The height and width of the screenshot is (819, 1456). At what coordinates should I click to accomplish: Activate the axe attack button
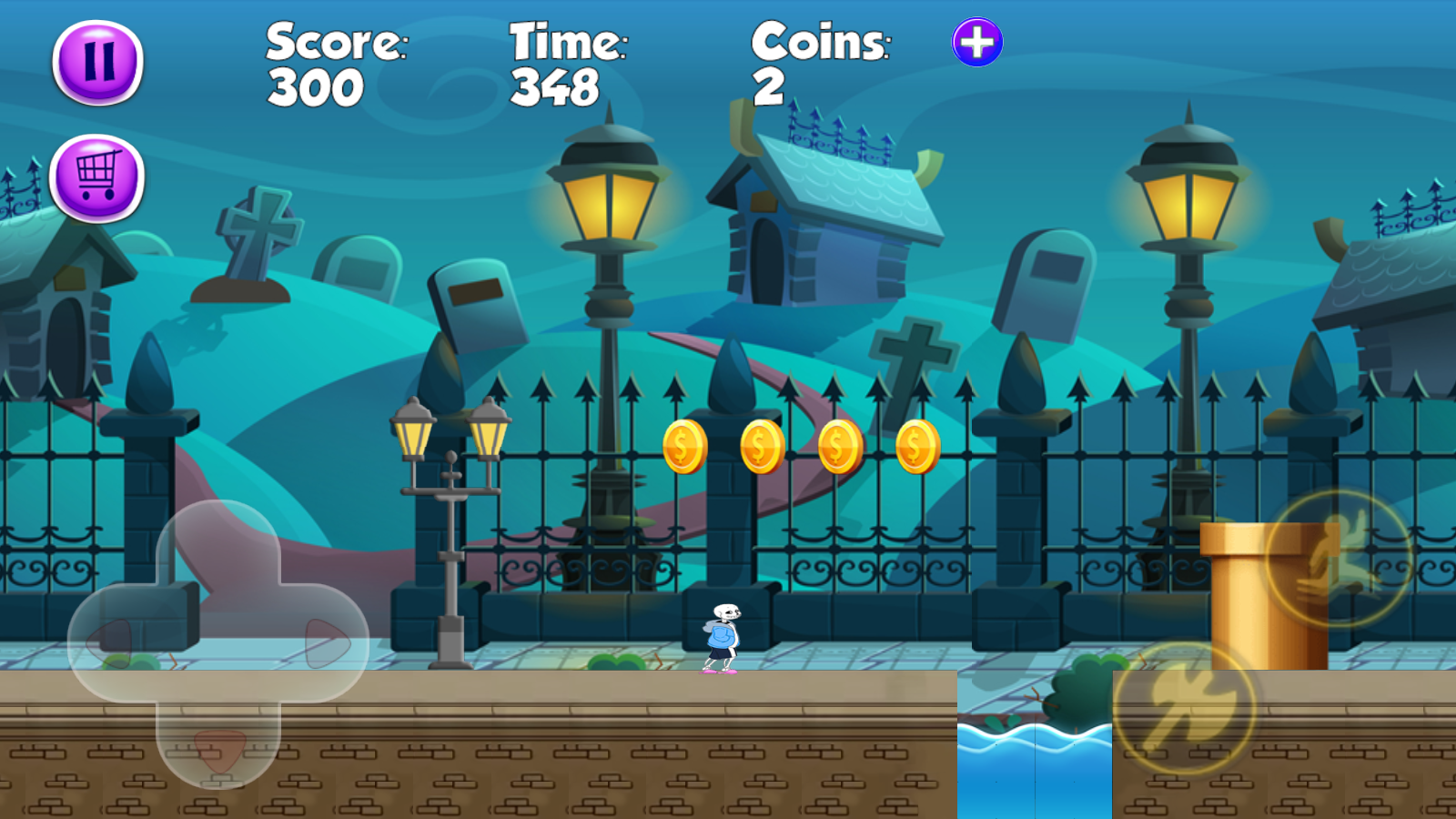tap(1185, 707)
